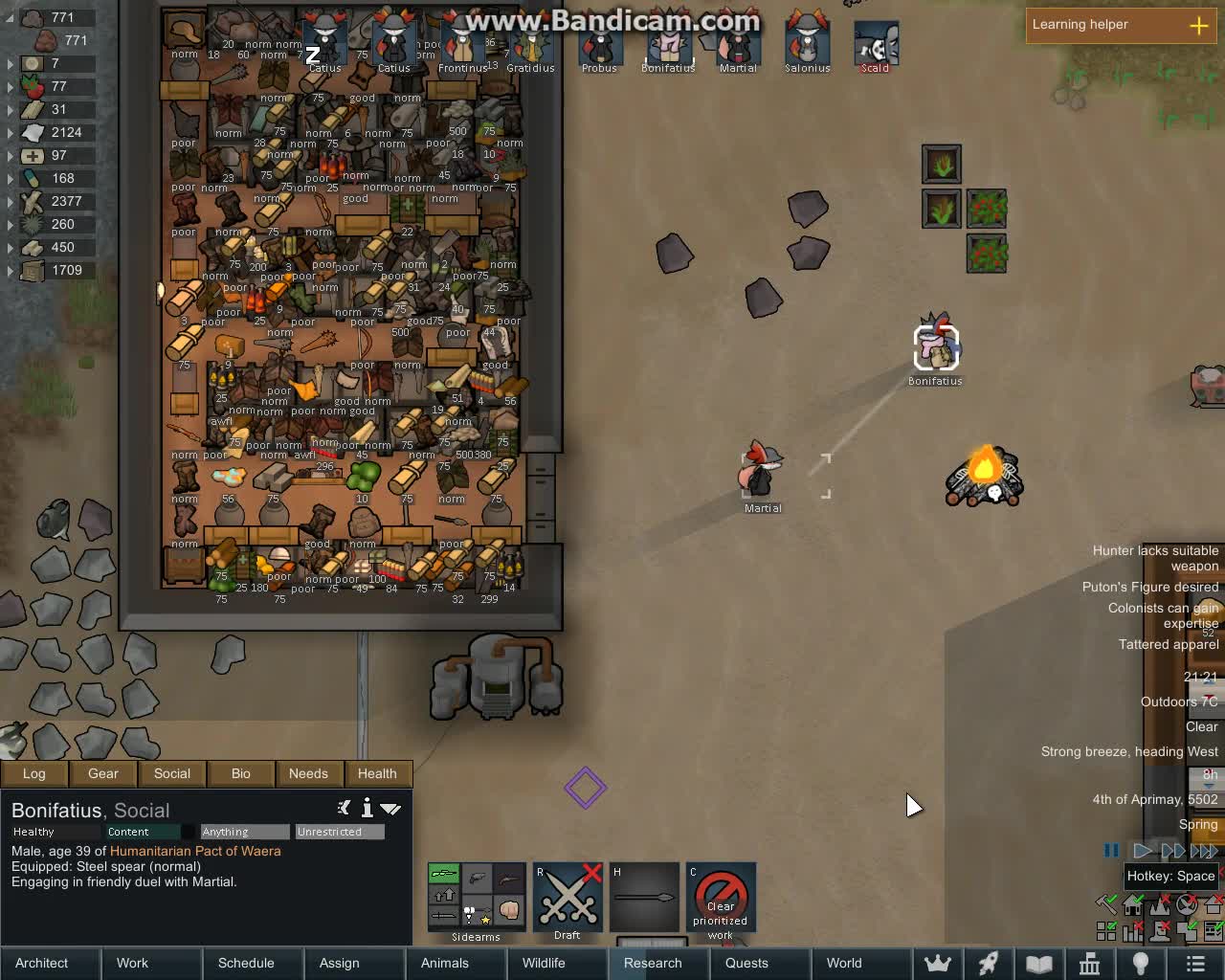Open the History book icon
This screenshot has width=1225, height=980.
pos(1037,964)
